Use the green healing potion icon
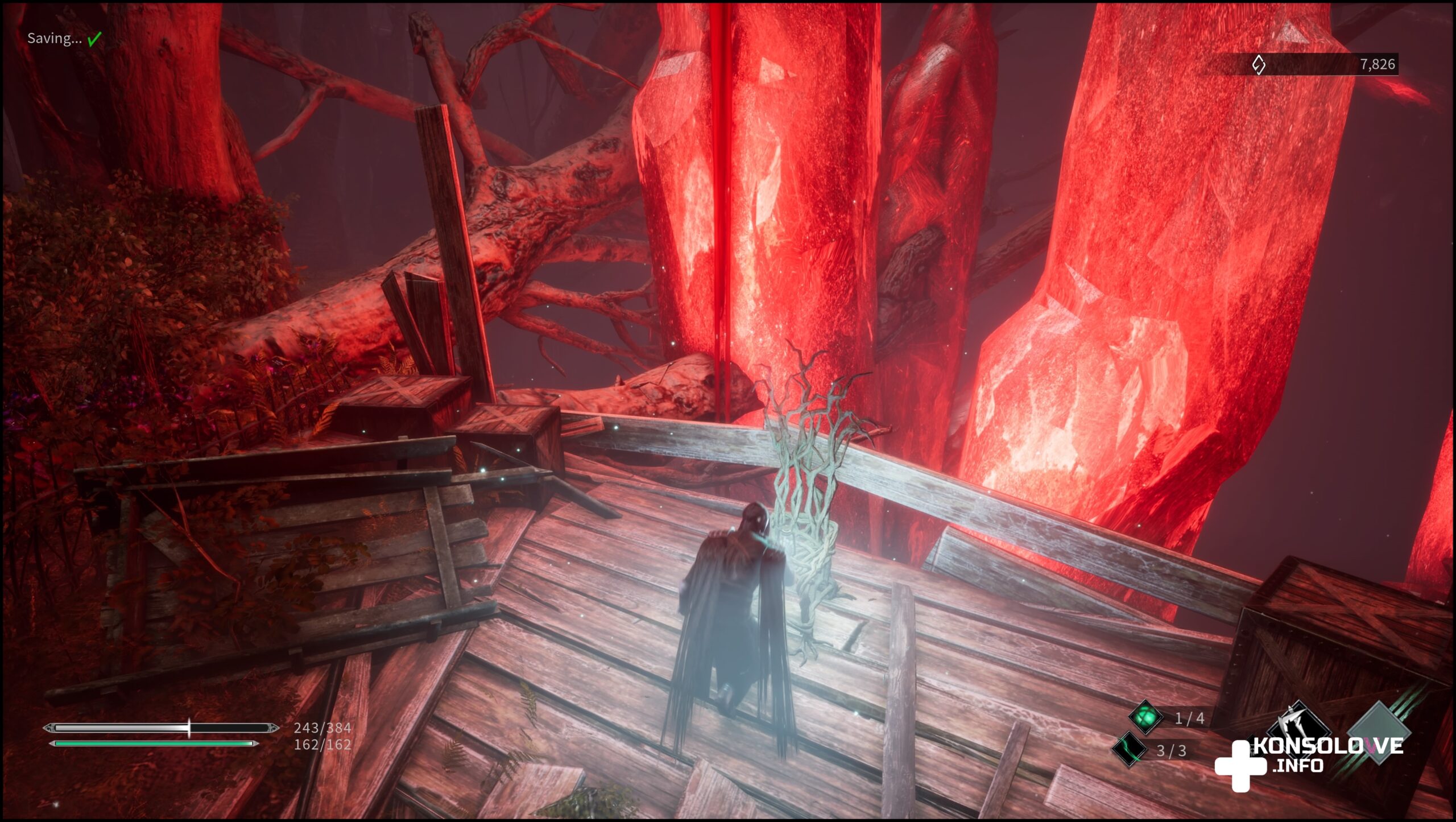The width and height of the screenshot is (1456, 822). tap(1145, 717)
